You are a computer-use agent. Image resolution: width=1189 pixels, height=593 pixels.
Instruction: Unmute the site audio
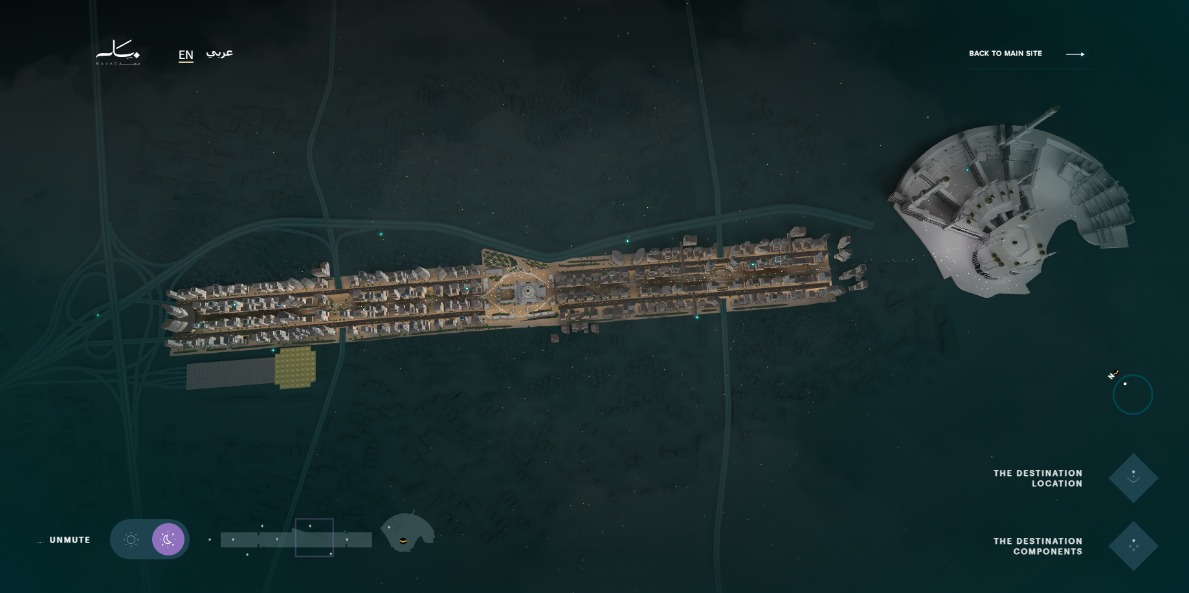(x=69, y=540)
